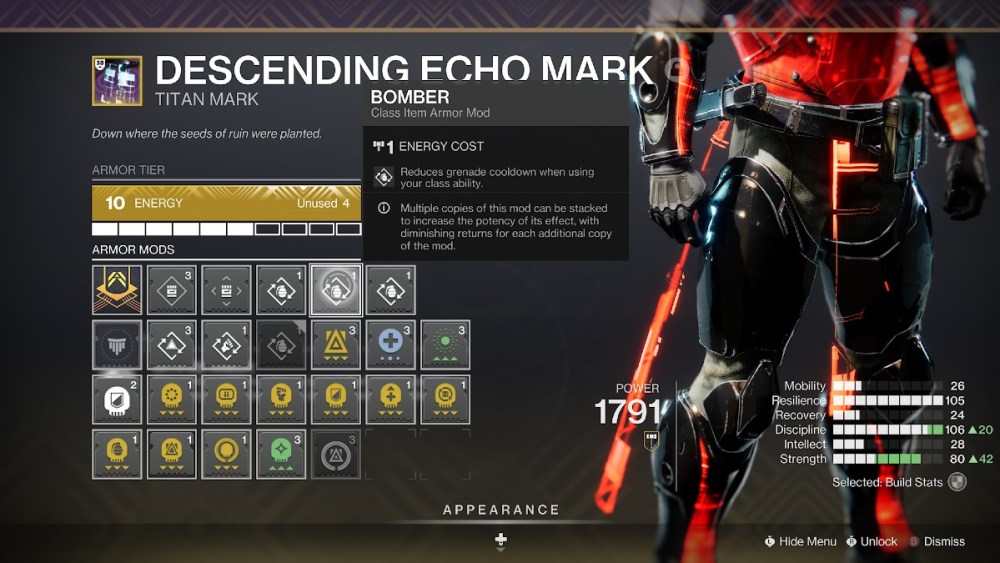This screenshot has width=1000, height=563.
Task: Click the Descending Echo Mark item thumbnail
Action: click(x=117, y=81)
